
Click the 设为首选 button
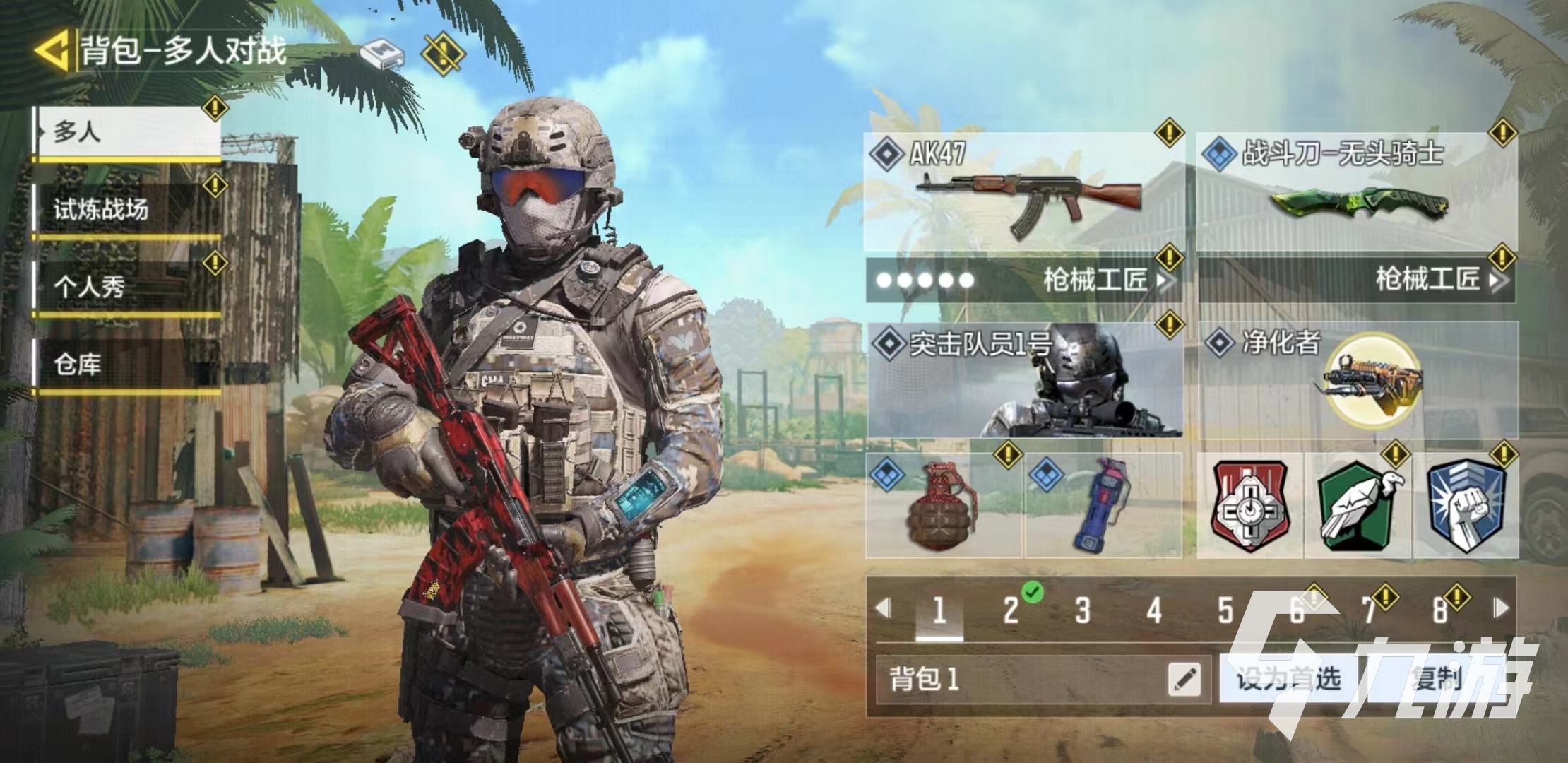pyautogui.click(x=1288, y=680)
